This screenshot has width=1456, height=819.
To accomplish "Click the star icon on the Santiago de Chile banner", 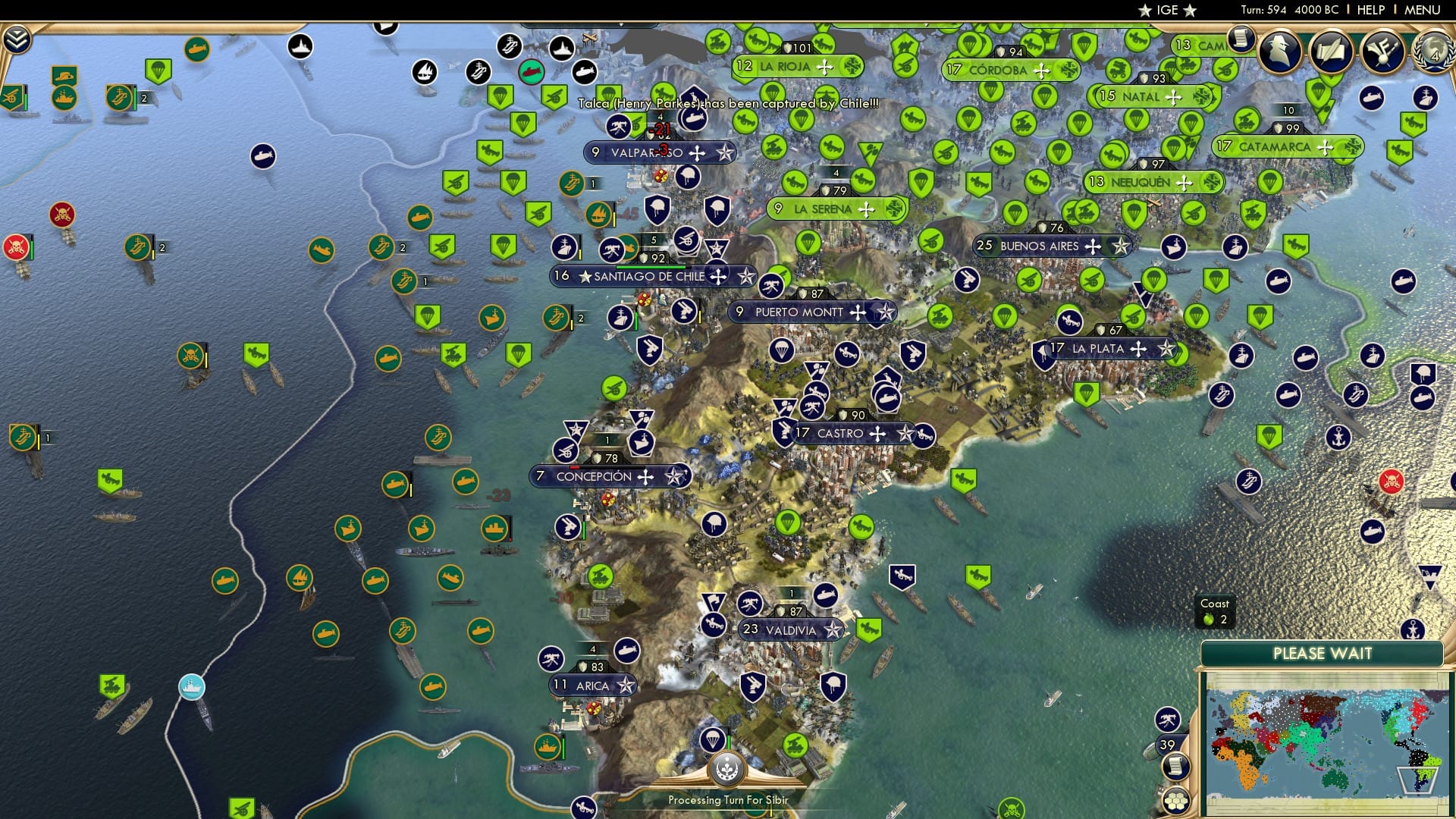I will point(748,277).
